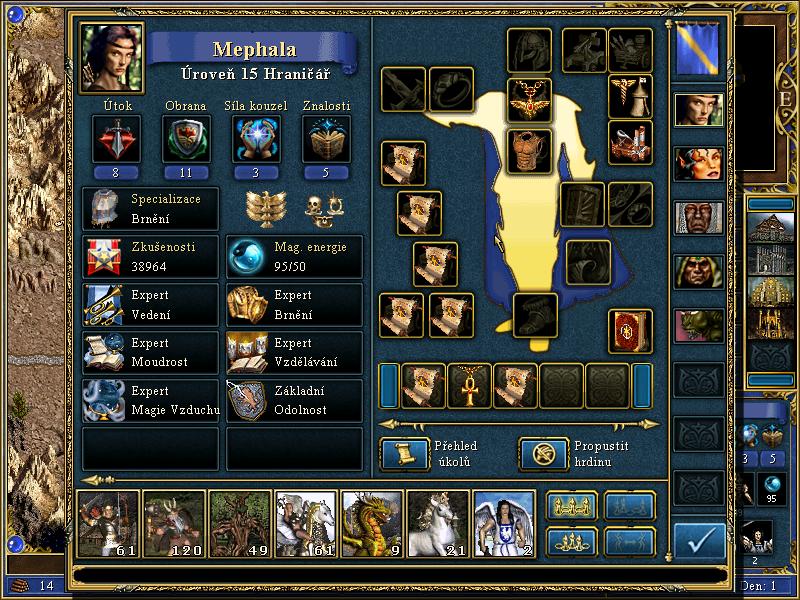Select the gold dragon army stack
This screenshot has width=800, height=600.
click(371, 522)
